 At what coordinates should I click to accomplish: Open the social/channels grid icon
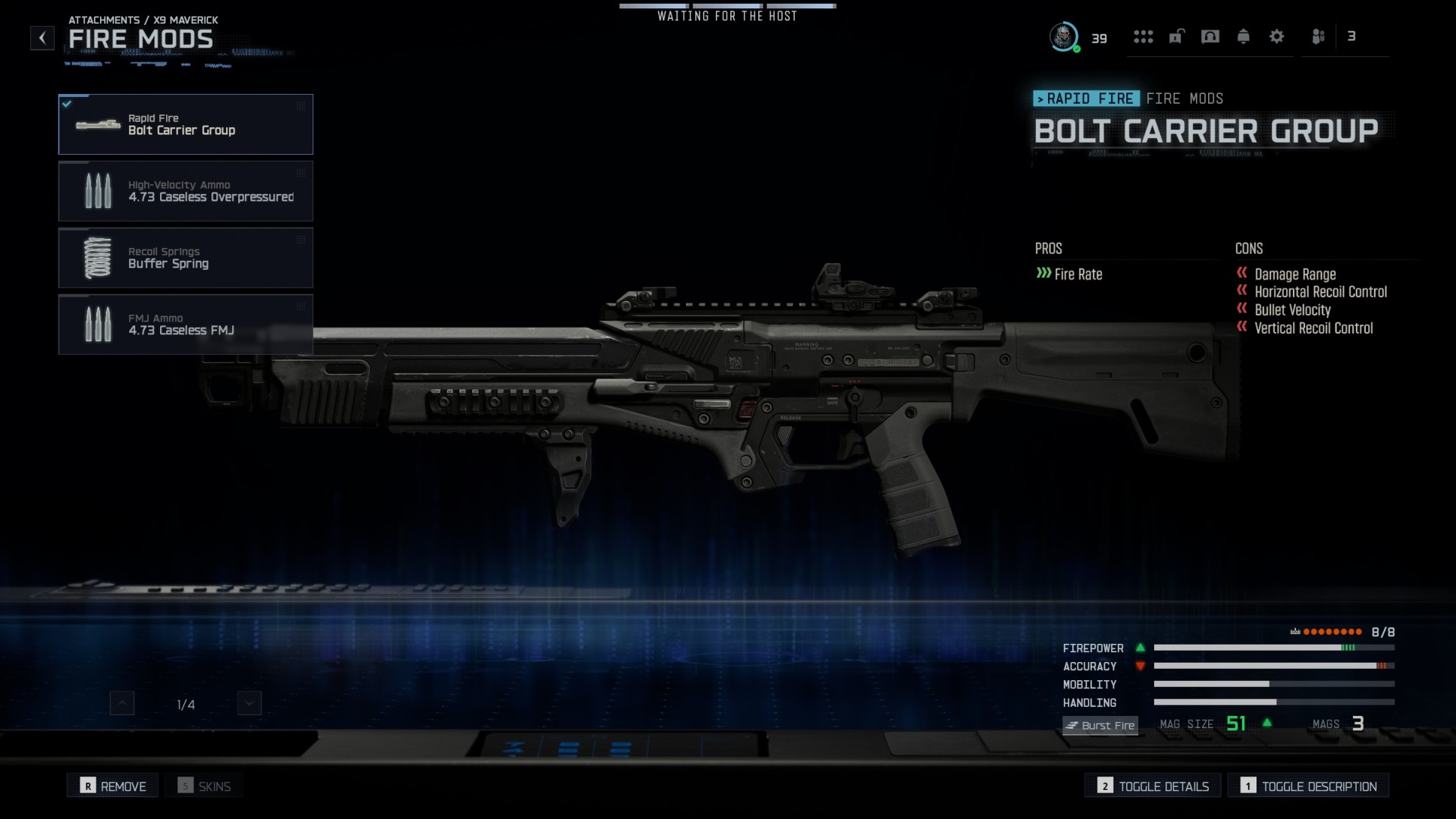pos(1143,36)
